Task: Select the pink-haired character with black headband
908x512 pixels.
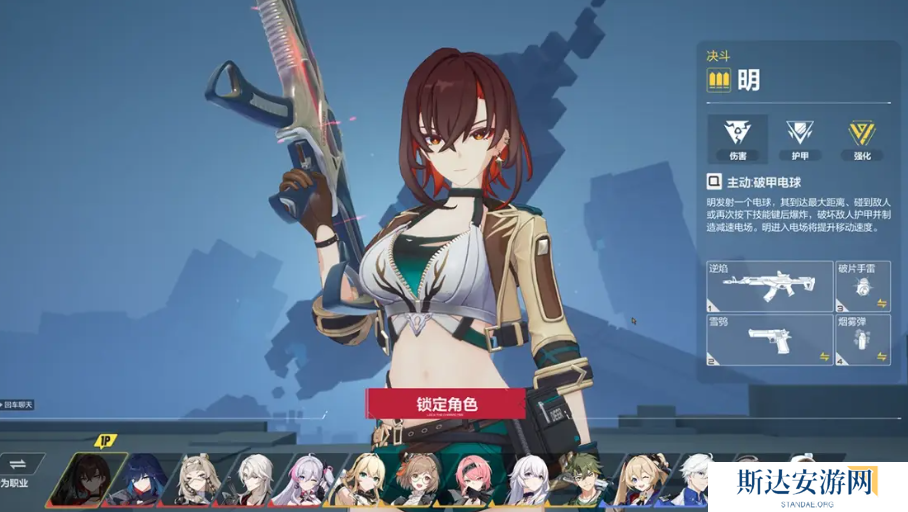Action: point(473,481)
